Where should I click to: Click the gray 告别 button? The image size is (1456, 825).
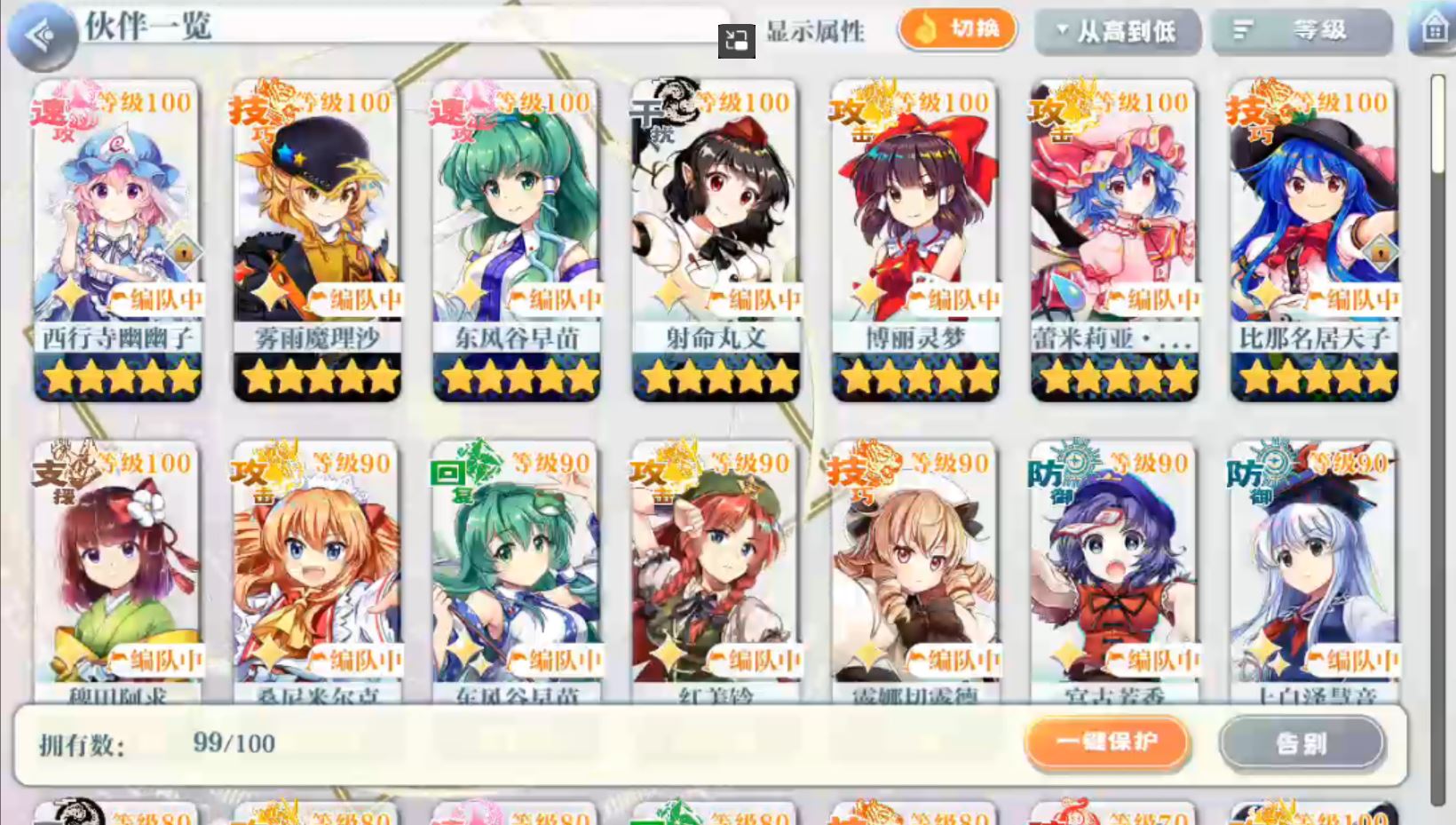point(1301,742)
